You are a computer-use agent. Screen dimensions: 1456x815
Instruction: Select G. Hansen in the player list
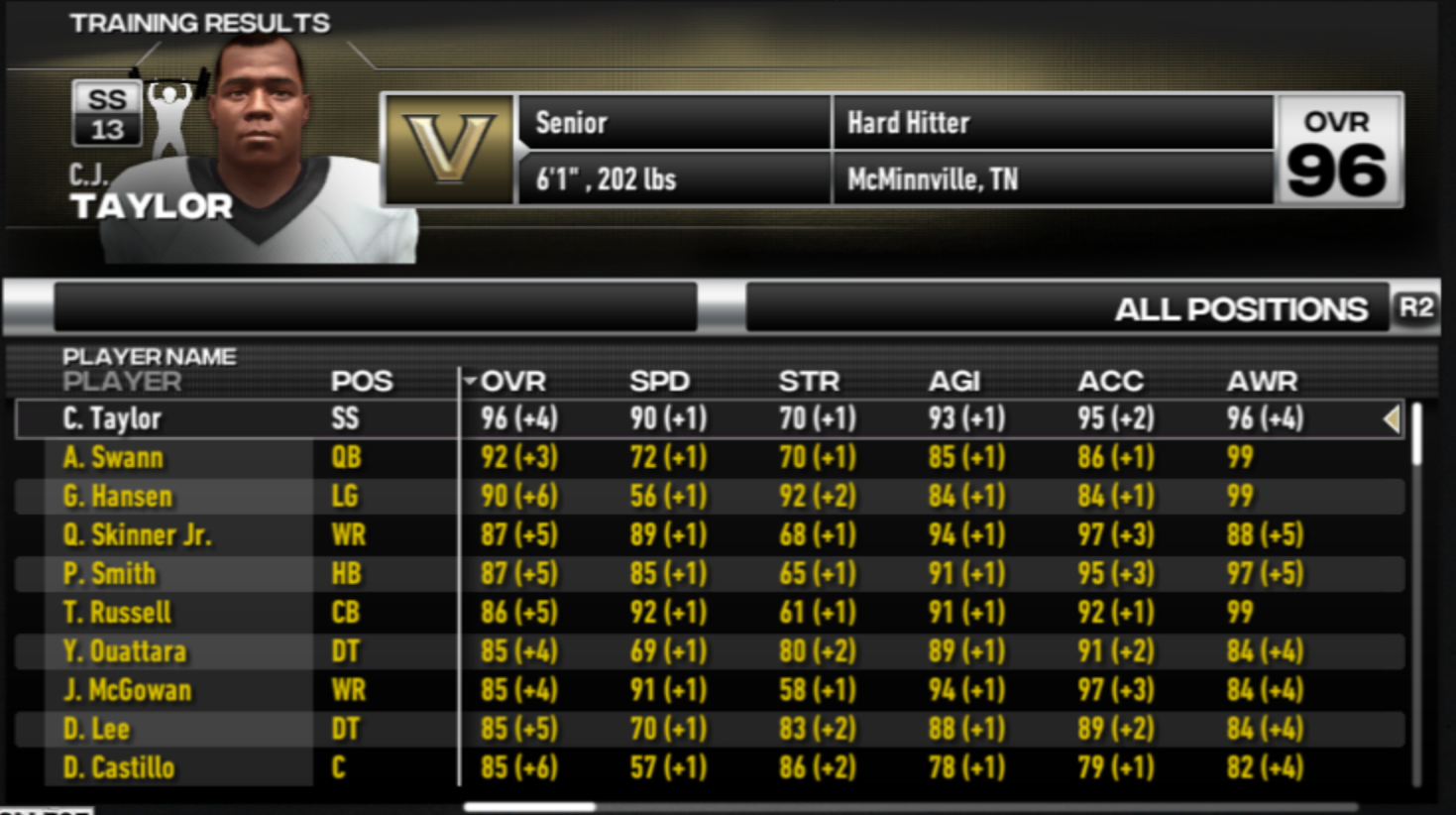(x=117, y=496)
